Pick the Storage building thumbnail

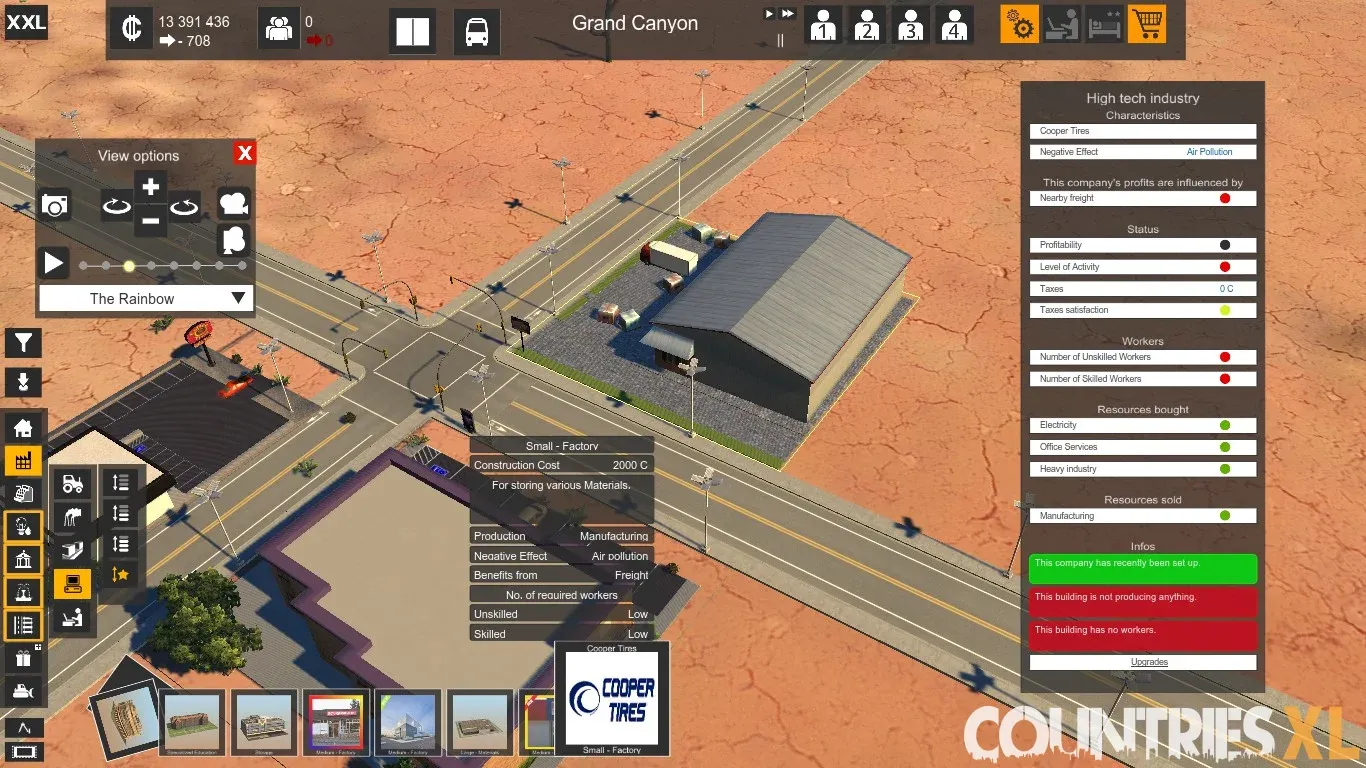[x=263, y=722]
